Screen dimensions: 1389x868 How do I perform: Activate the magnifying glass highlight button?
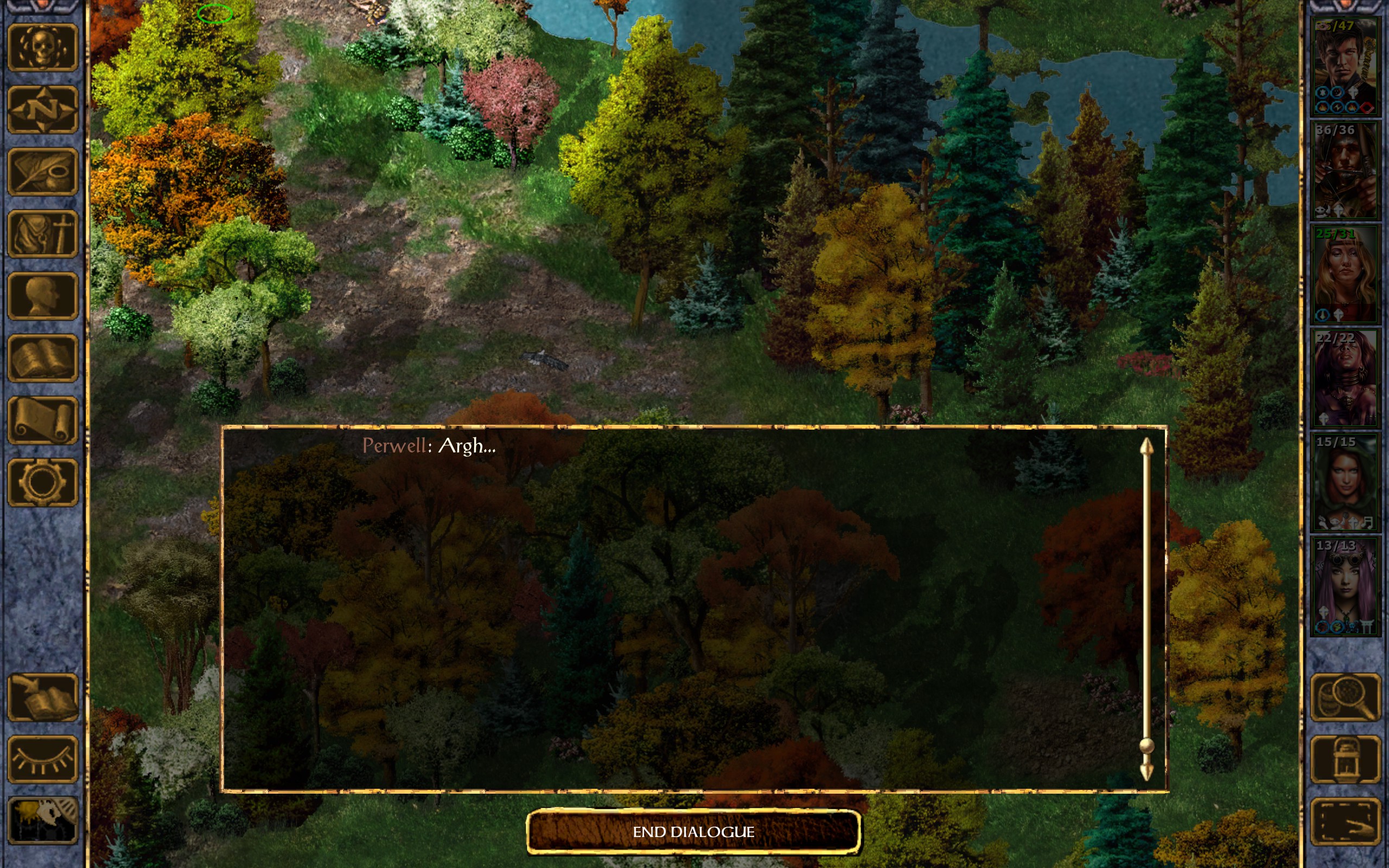(1346, 697)
